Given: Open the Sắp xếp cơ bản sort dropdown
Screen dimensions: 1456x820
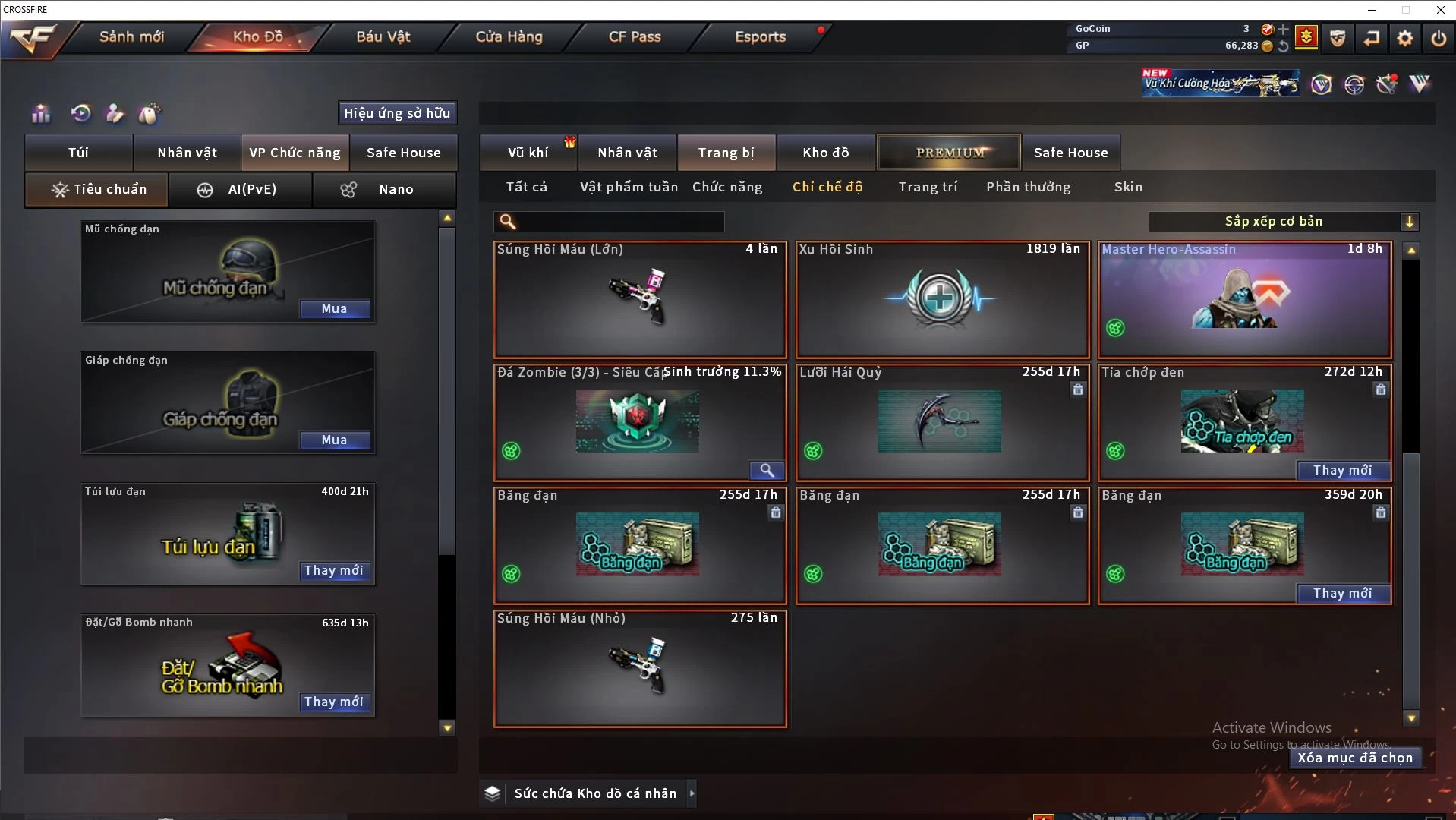Looking at the screenshot, I should tap(1283, 222).
